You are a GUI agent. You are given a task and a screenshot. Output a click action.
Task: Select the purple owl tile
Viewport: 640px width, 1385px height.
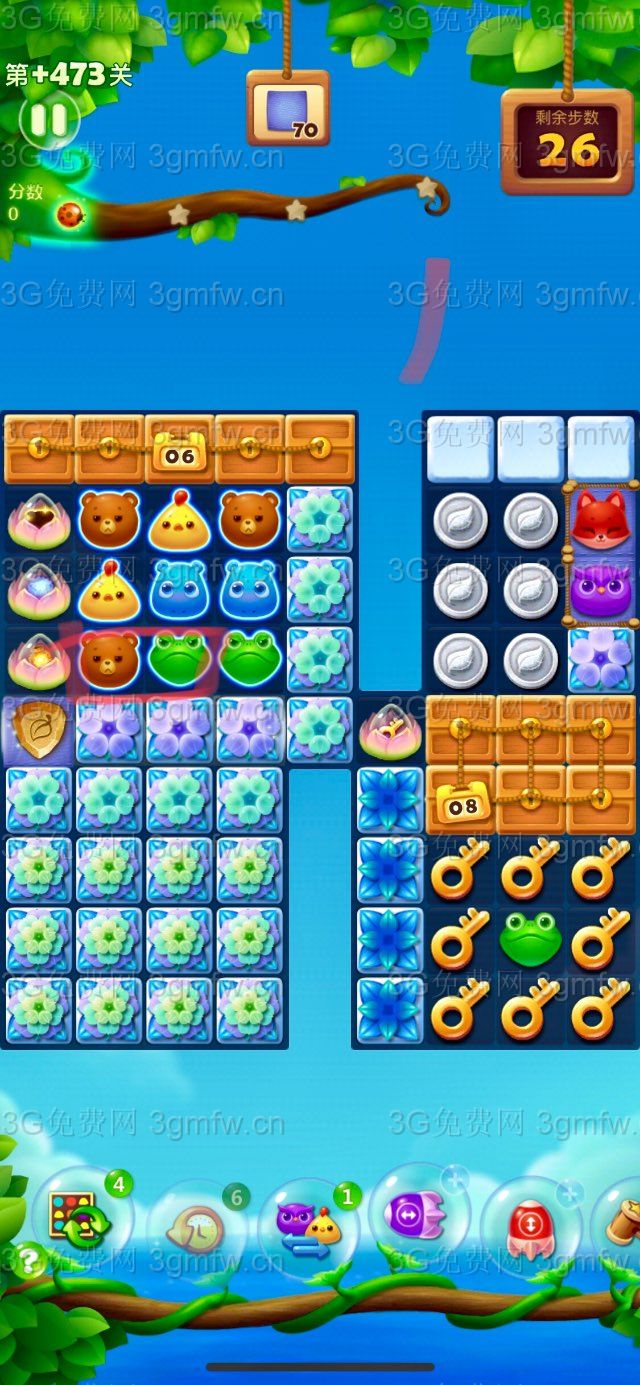click(x=599, y=591)
